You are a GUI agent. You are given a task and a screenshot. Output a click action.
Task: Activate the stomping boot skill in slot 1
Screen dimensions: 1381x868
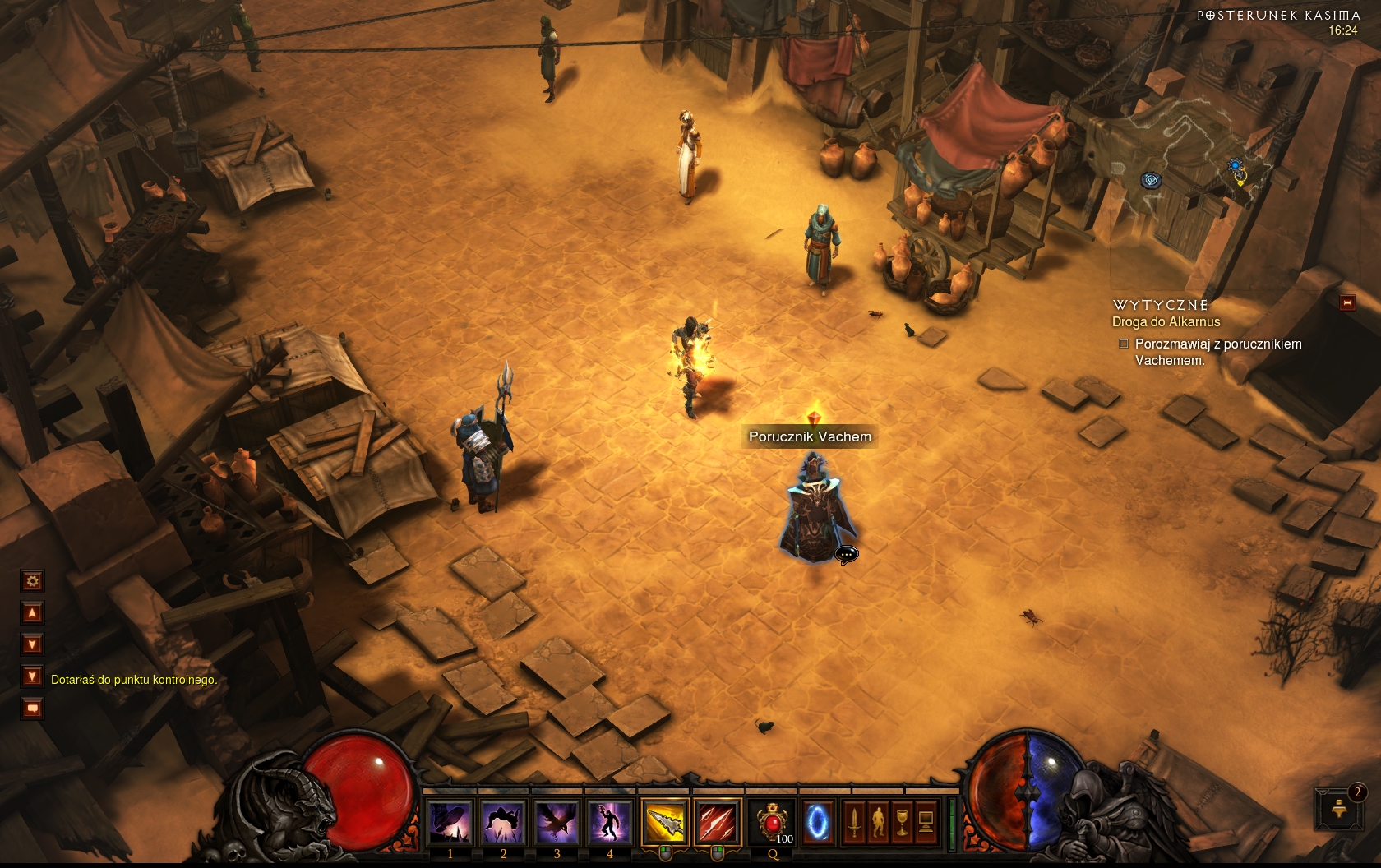click(450, 821)
